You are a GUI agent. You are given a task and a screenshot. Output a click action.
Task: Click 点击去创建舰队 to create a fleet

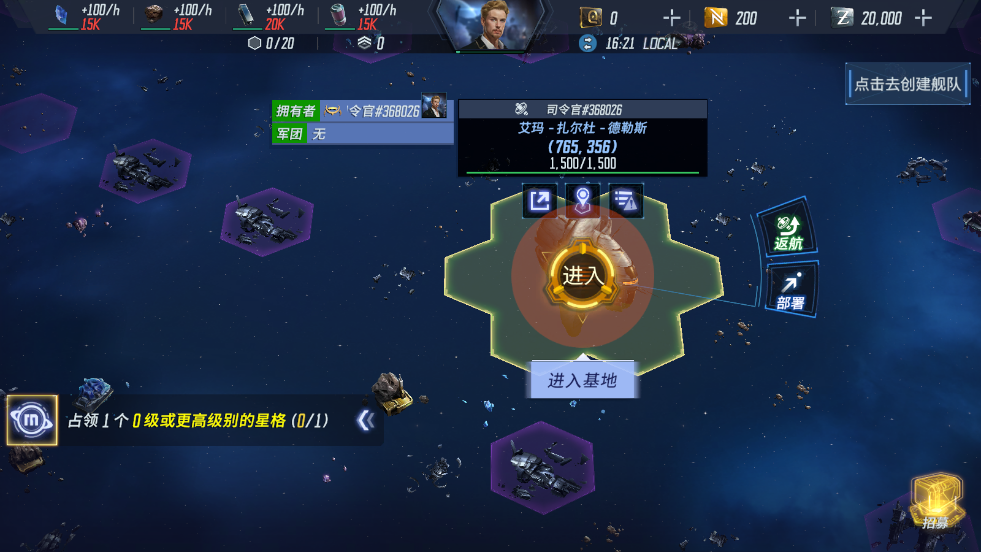(908, 84)
